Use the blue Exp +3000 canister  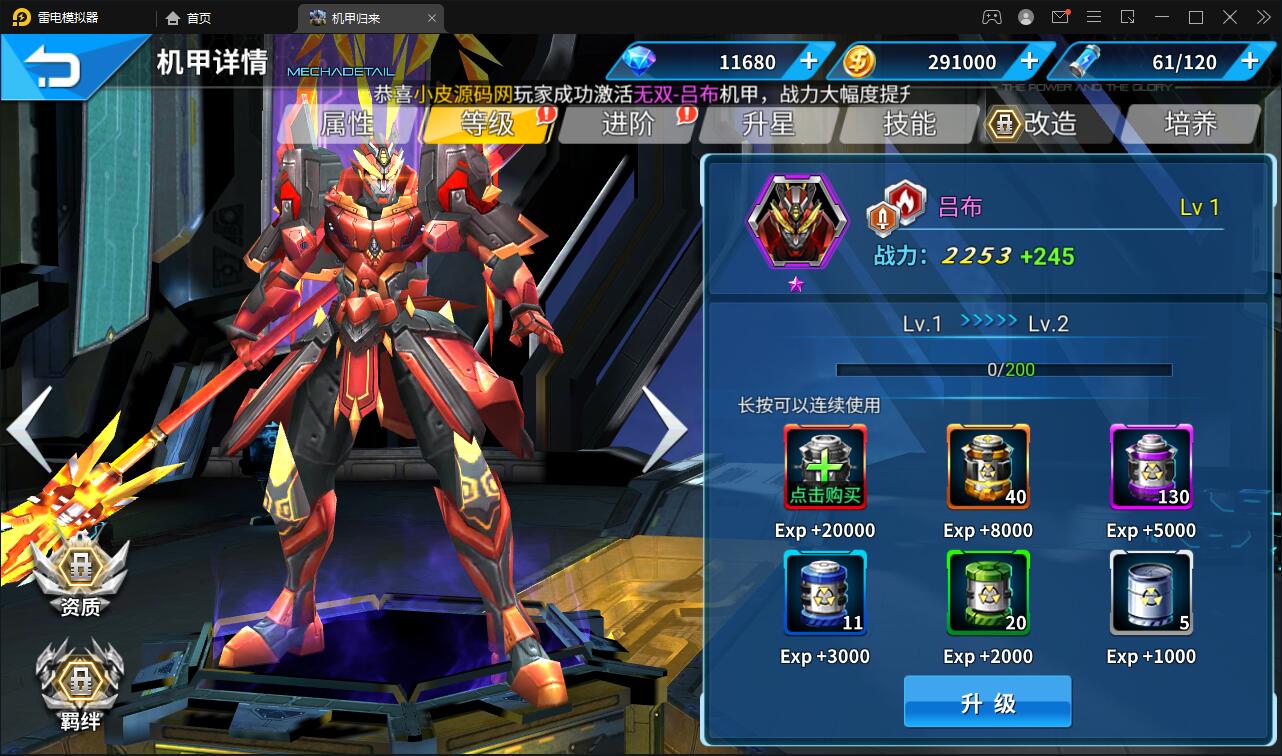click(x=825, y=592)
